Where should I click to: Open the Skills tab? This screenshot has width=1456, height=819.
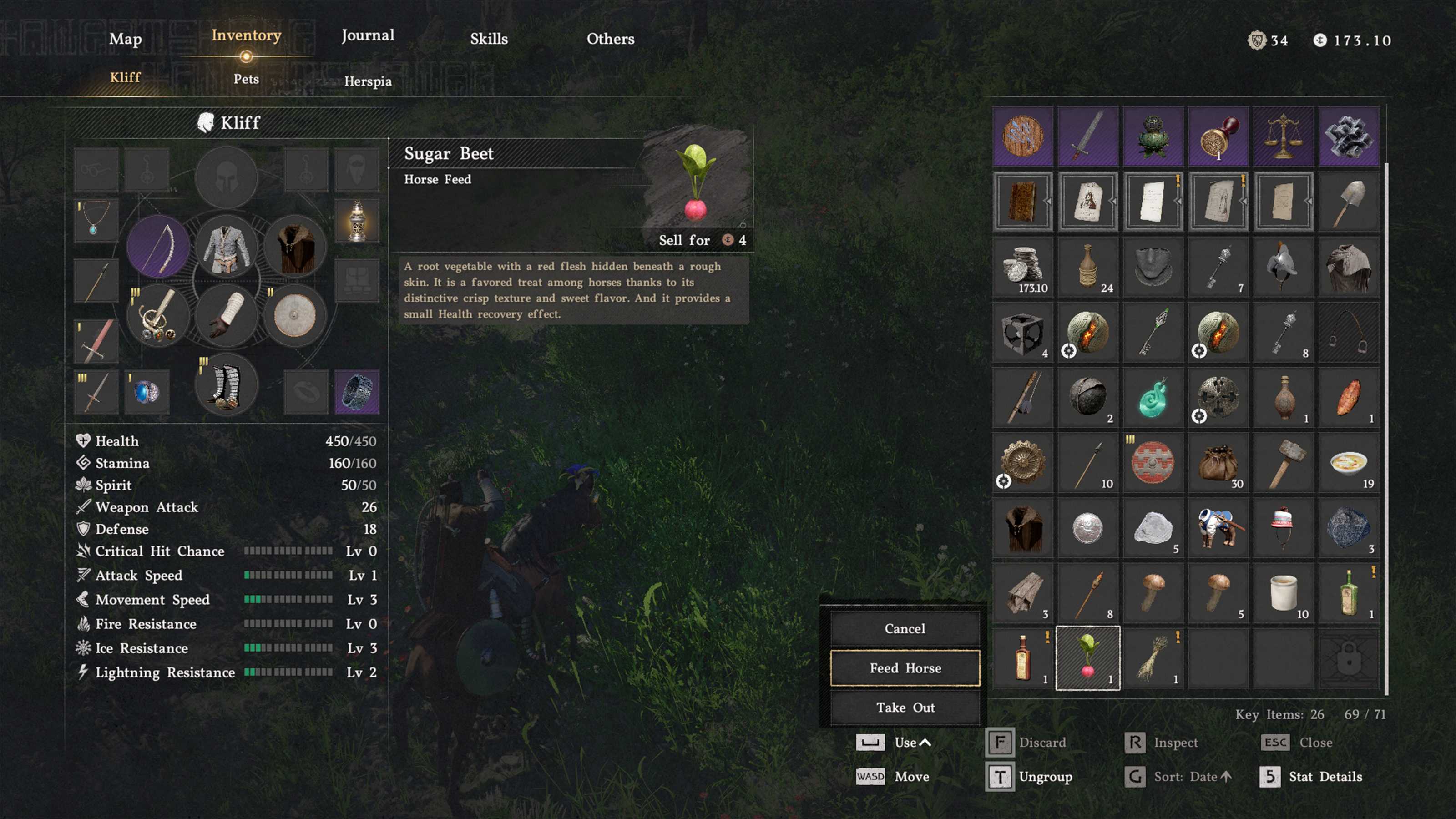pos(489,39)
